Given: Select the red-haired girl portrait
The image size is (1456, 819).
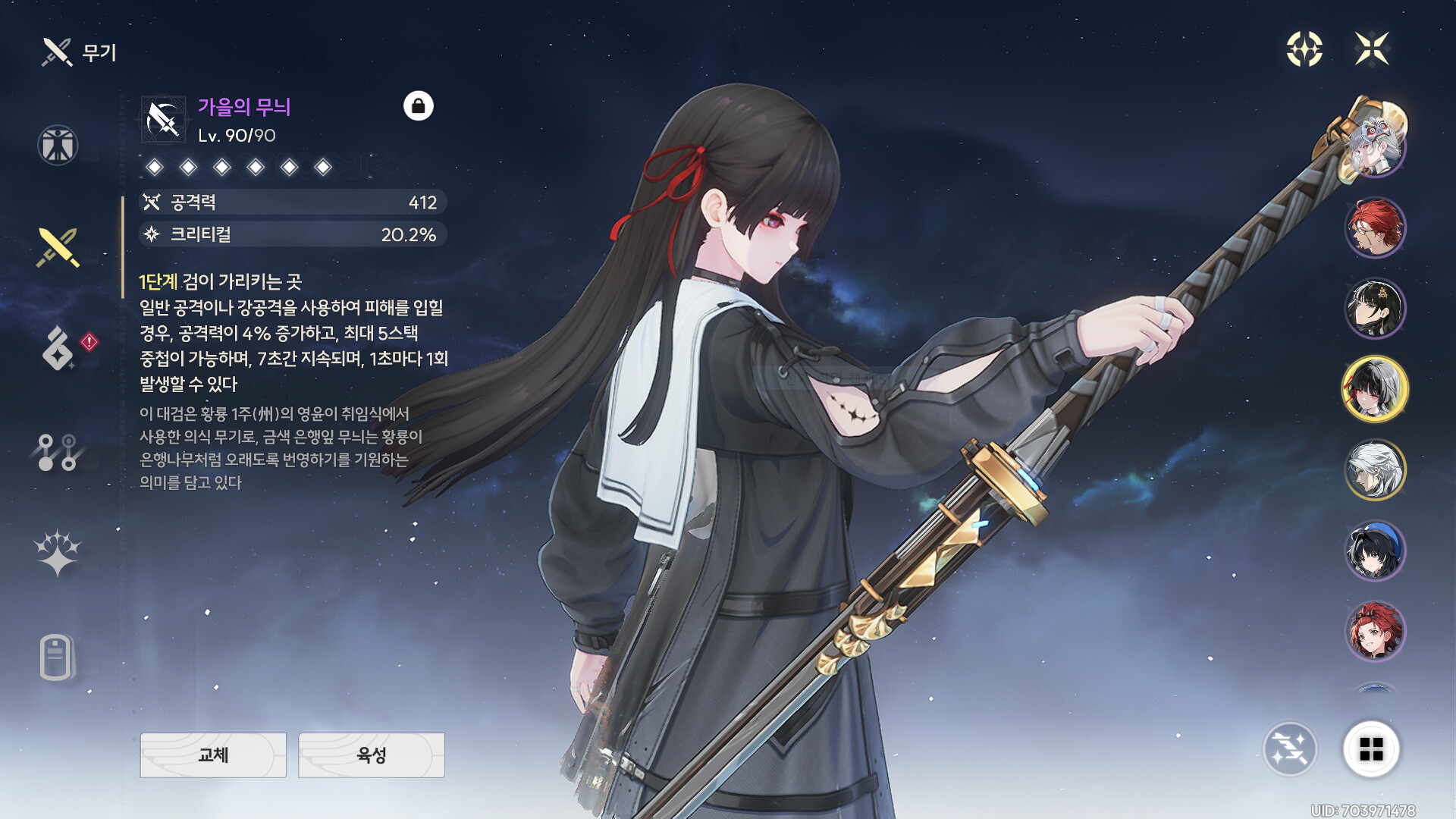Looking at the screenshot, I should 1375,632.
